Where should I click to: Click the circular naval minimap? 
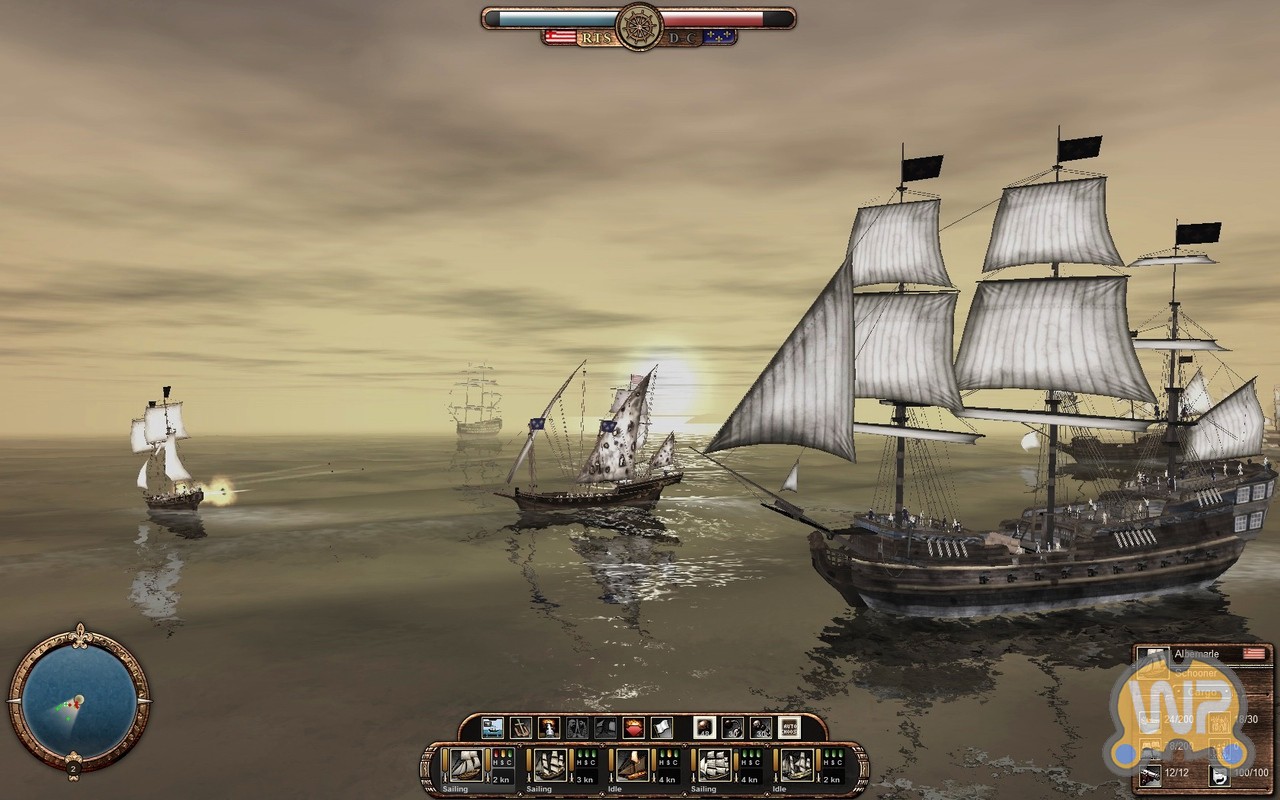(79, 696)
